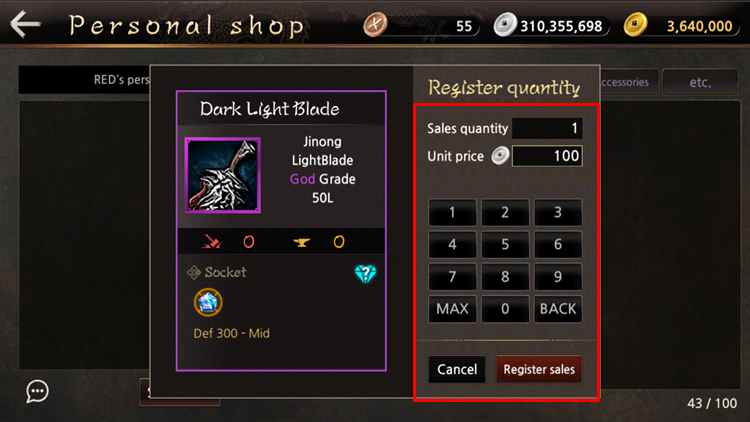Enter digit 9 on the keypad

coord(557,277)
